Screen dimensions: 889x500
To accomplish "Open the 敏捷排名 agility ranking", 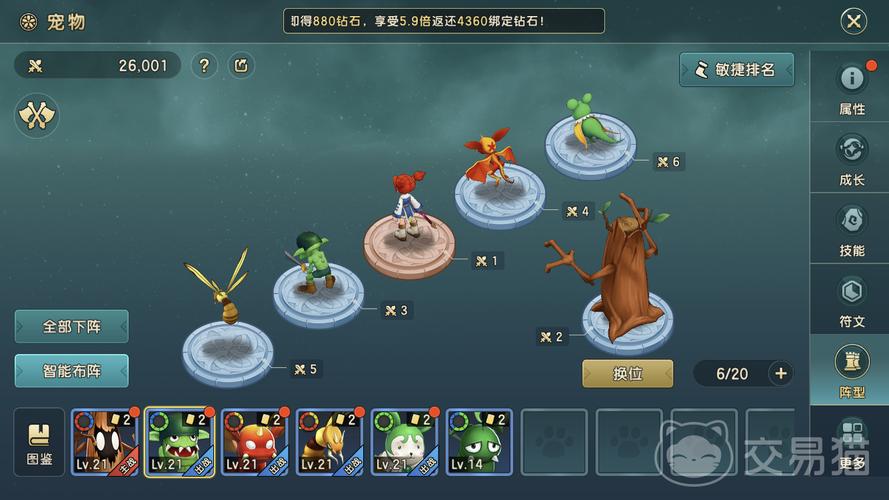I will [736, 70].
